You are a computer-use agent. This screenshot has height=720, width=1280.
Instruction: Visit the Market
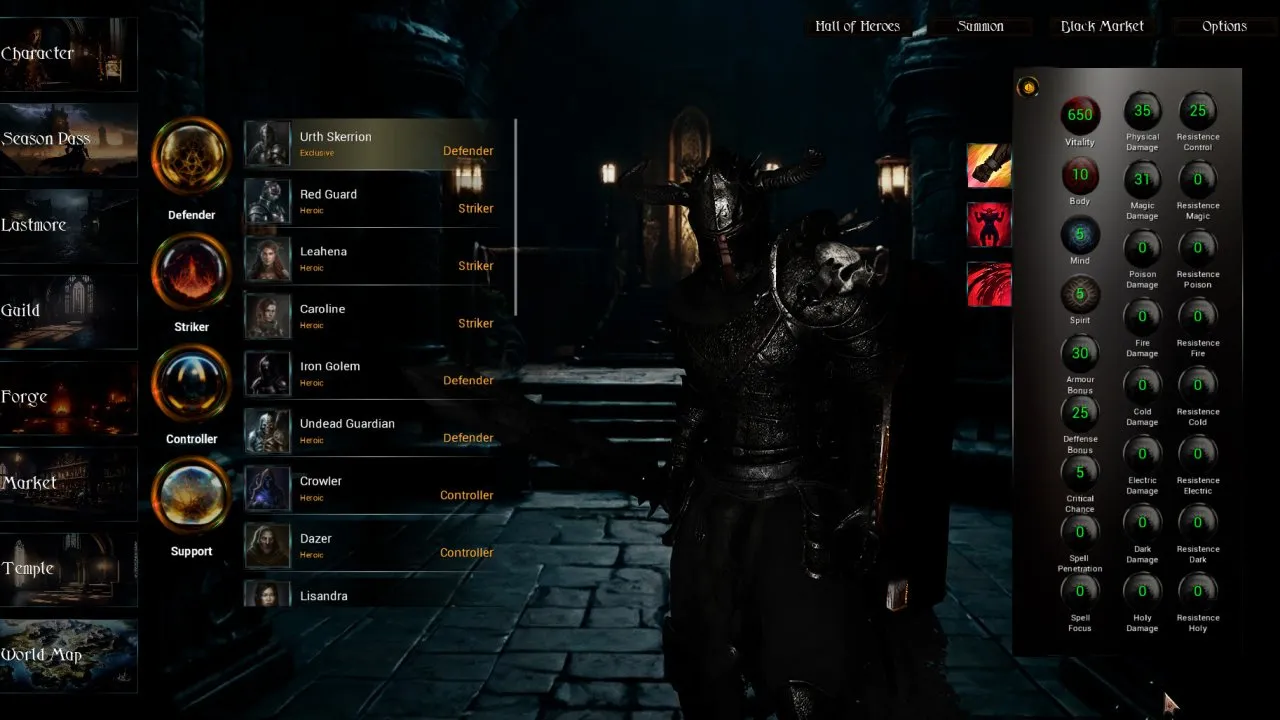coord(68,484)
